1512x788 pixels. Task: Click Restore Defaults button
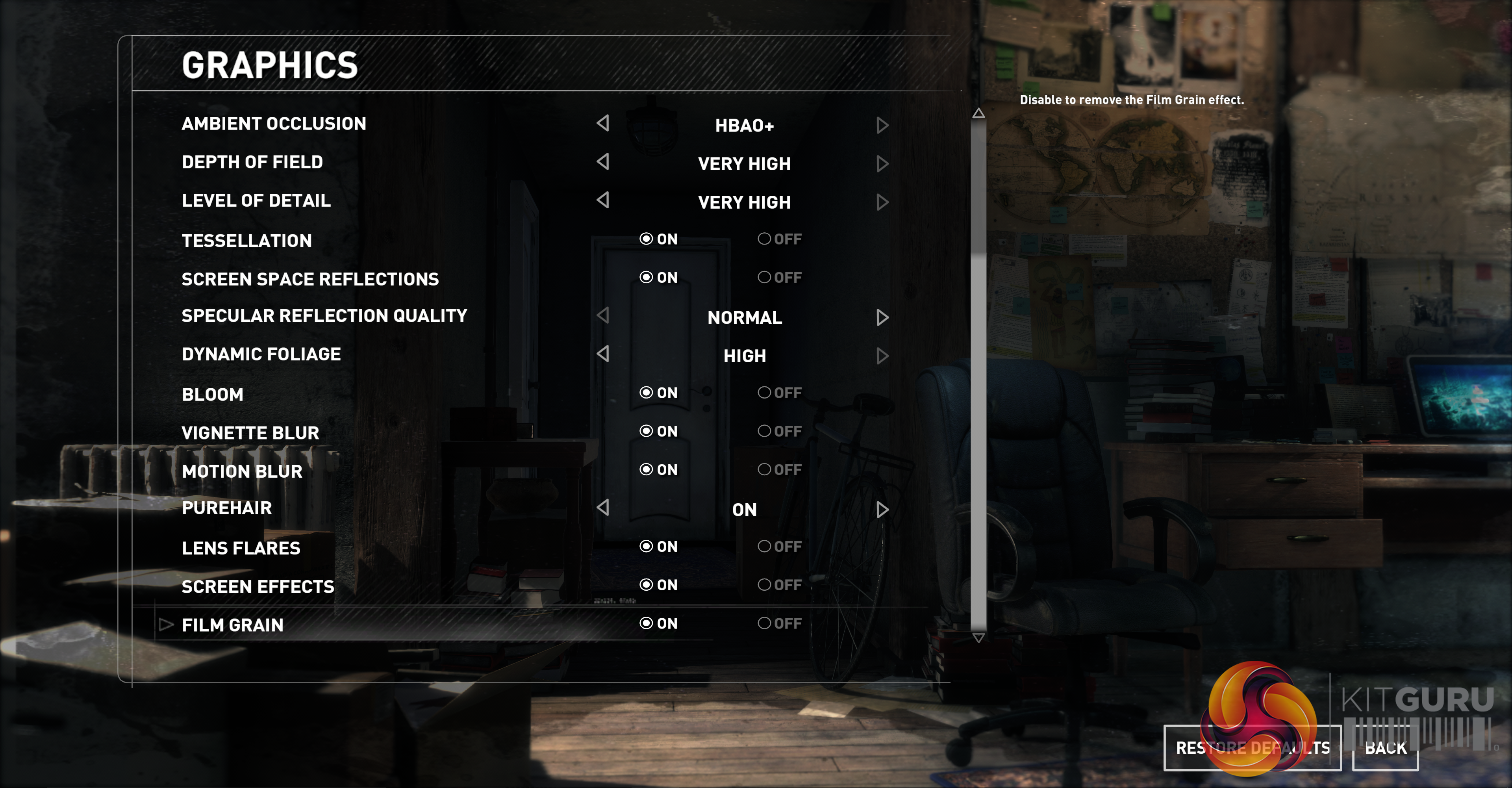1252,747
